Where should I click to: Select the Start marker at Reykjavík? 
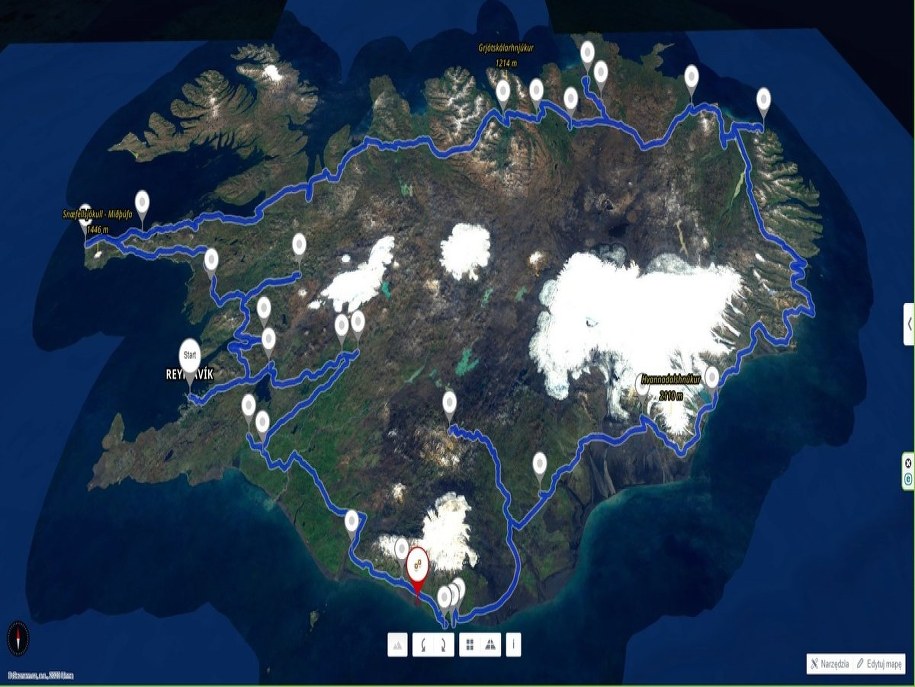[x=188, y=355]
